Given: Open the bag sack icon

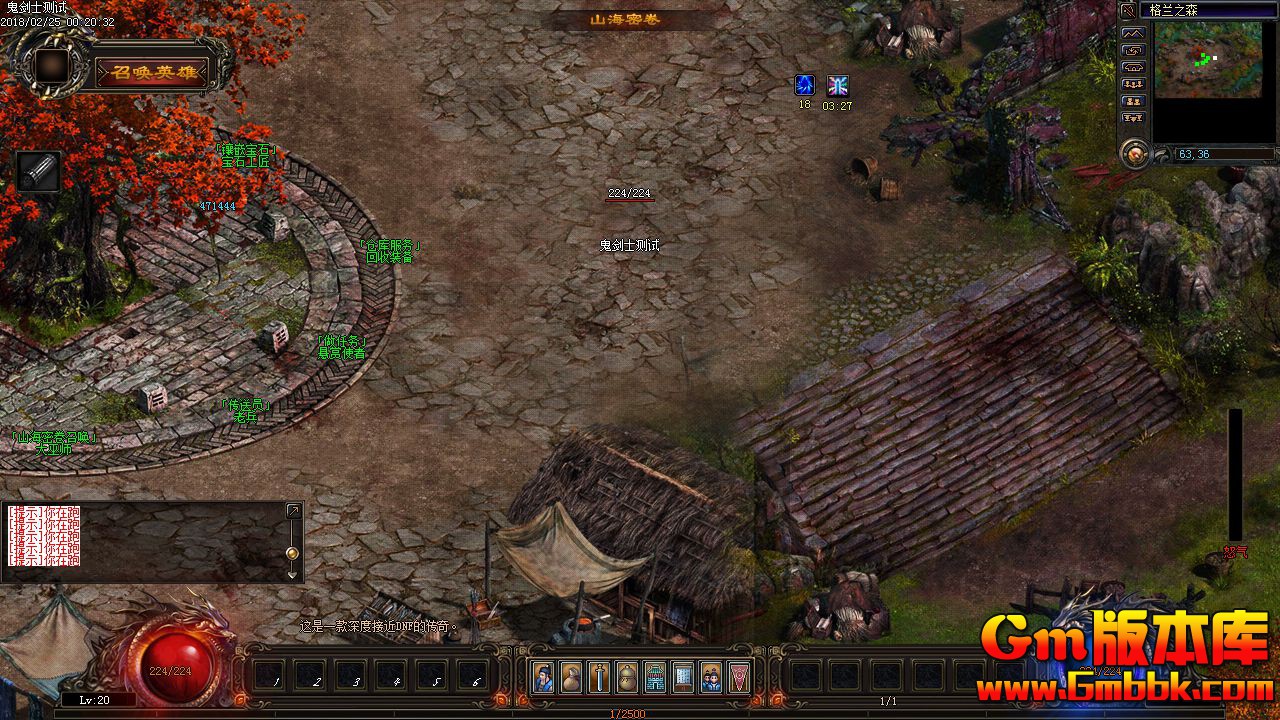Looking at the screenshot, I should coord(571,677).
